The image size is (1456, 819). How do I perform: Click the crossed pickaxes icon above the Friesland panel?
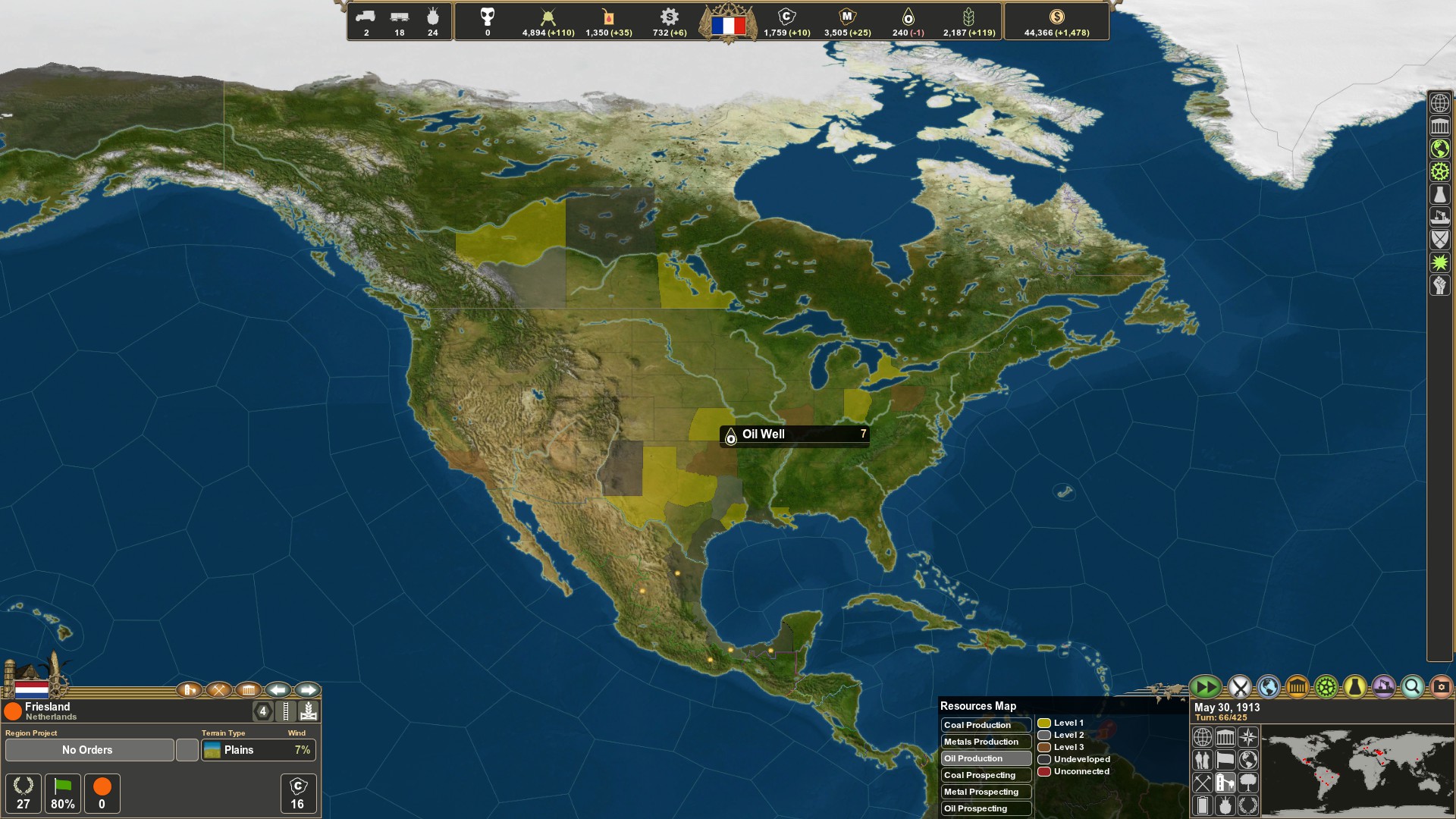218,691
